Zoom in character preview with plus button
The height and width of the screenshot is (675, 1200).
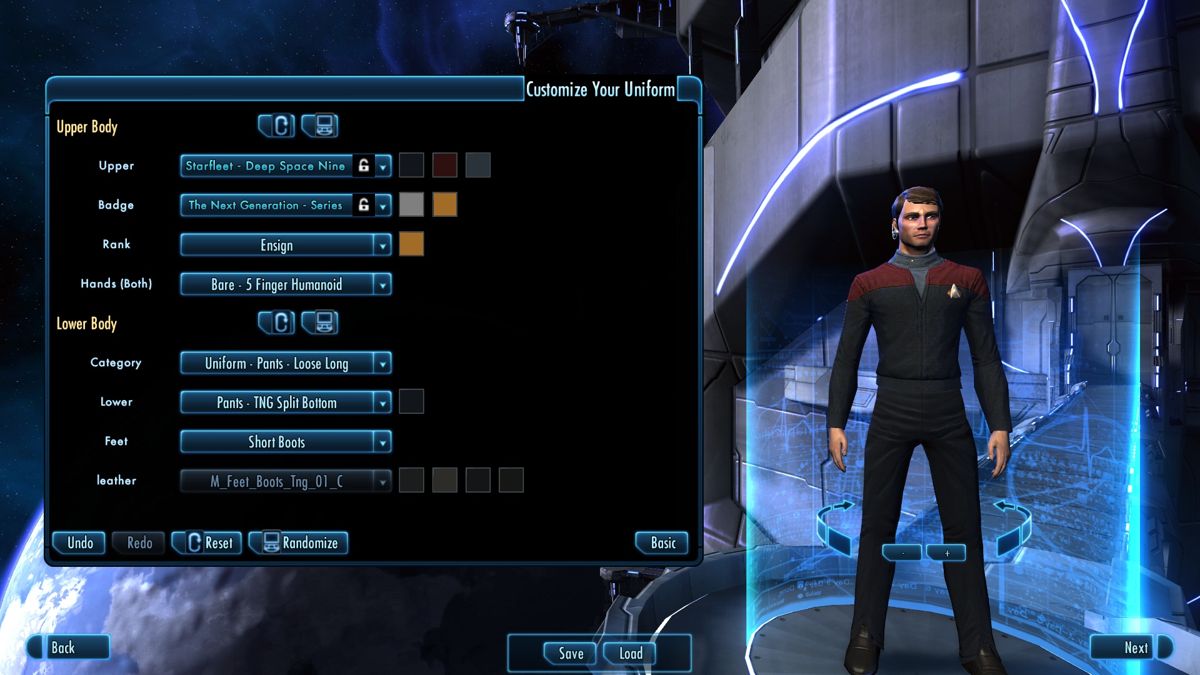coord(946,552)
